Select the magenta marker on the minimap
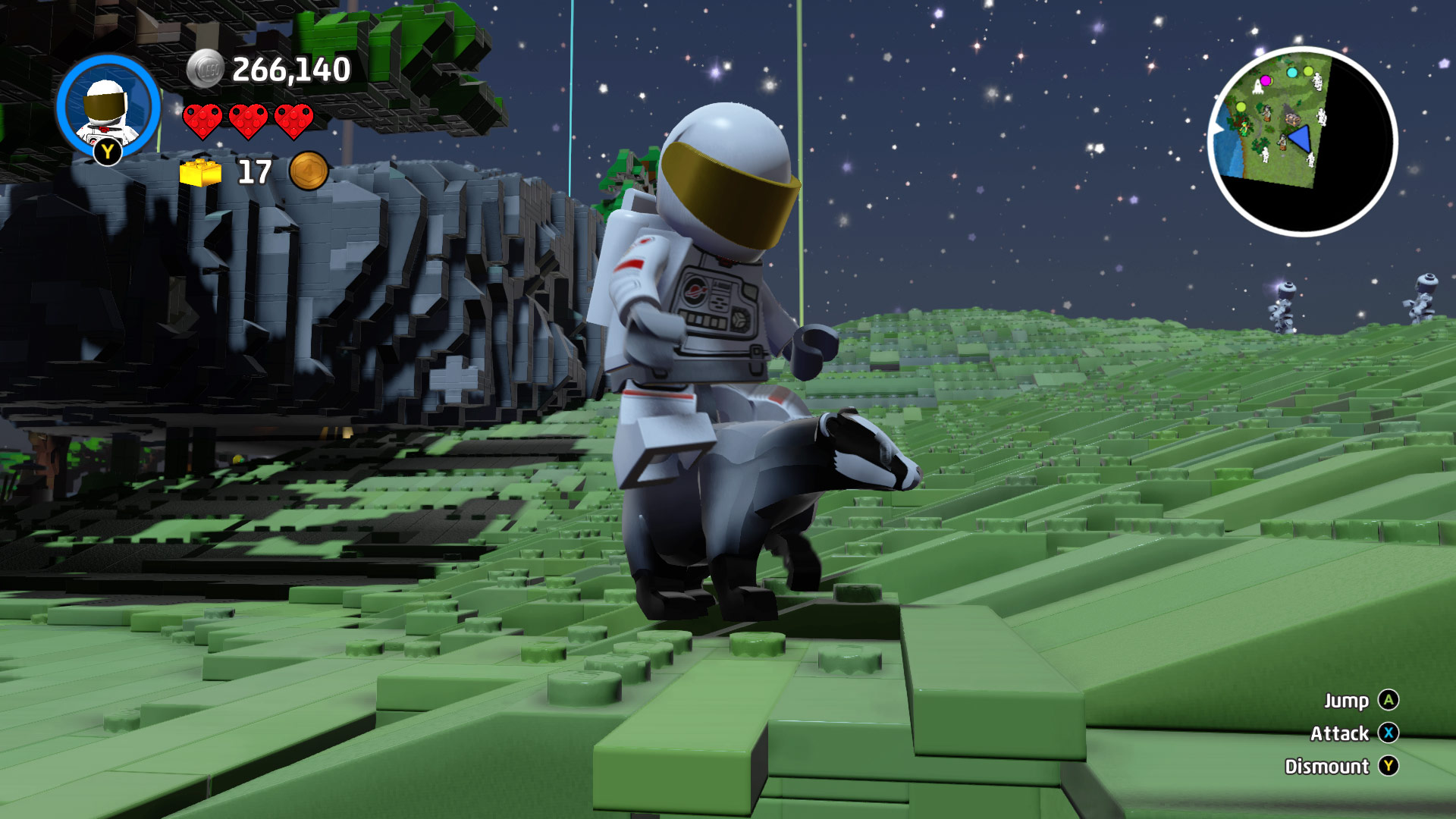 1265,80
